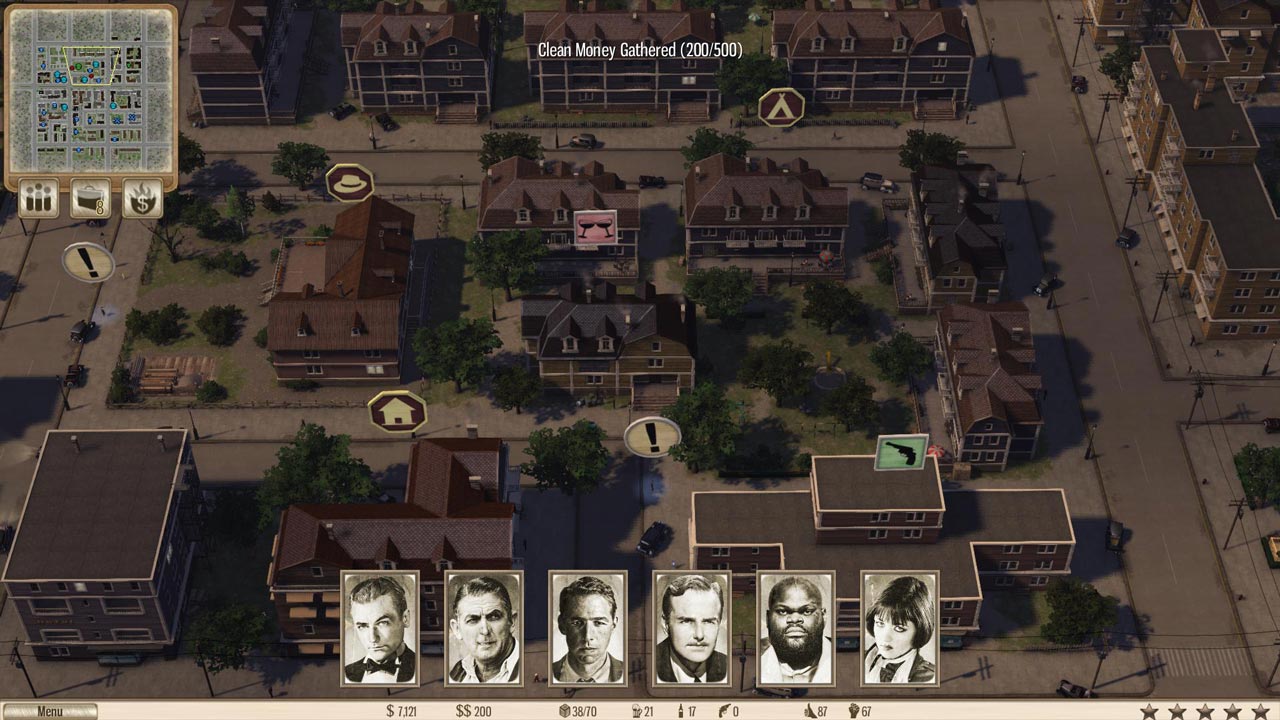1280x720 pixels.
Task: Pick the portrait of the mustached man
Action: tap(692, 628)
